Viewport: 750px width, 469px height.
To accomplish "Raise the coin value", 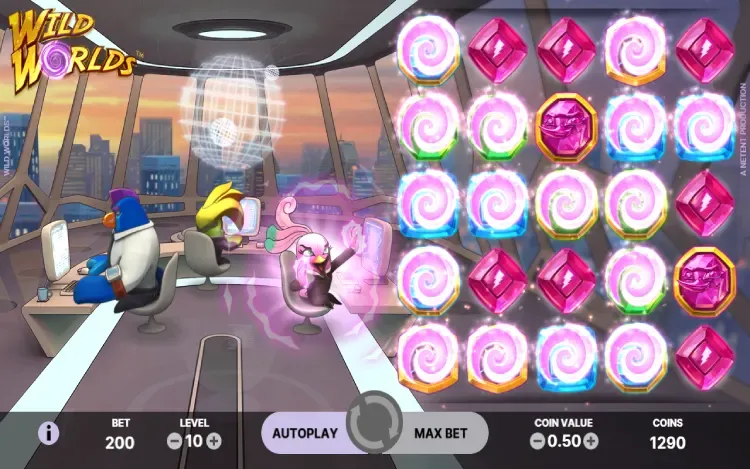I will tap(591, 440).
